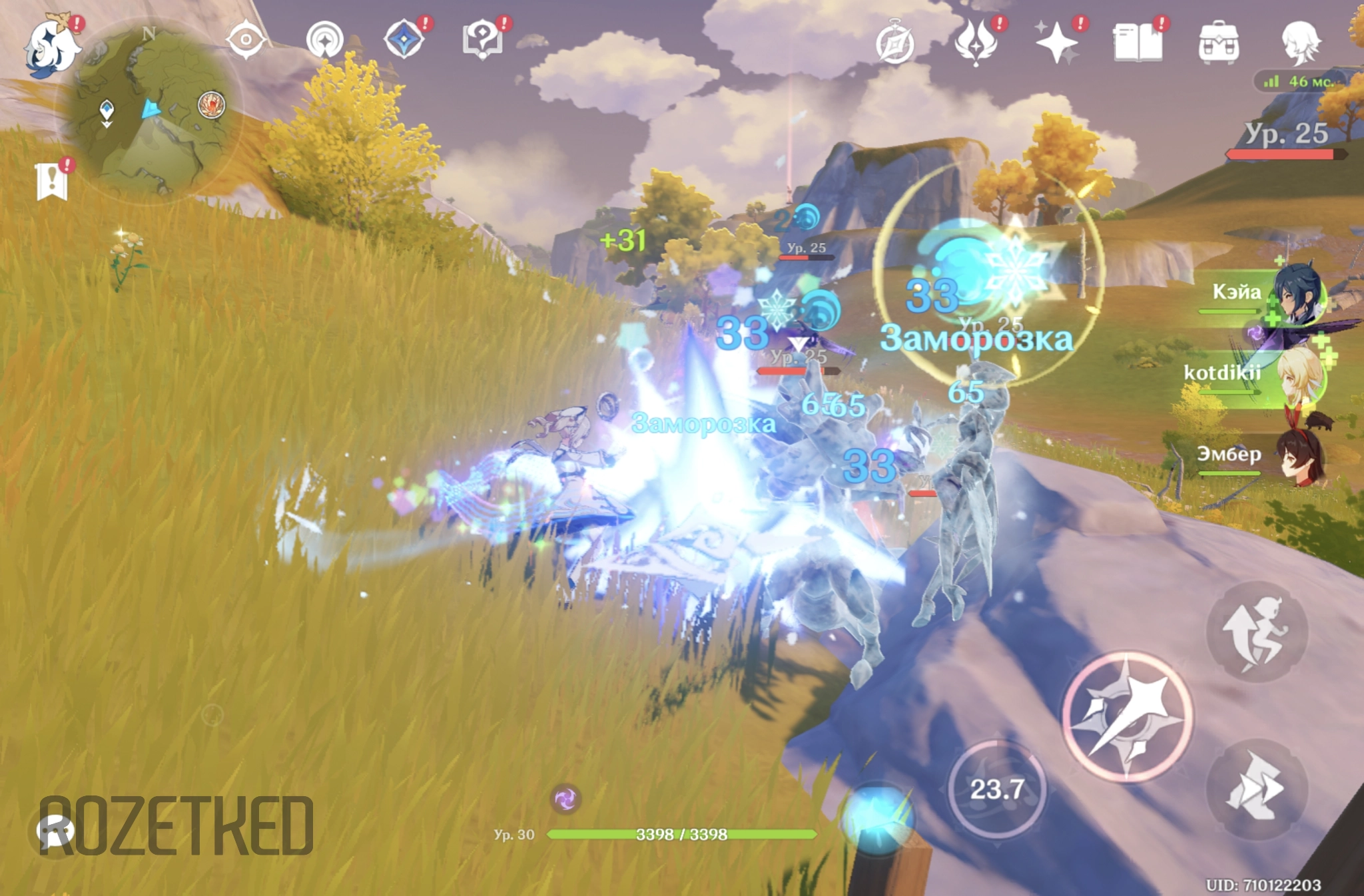1364x896 pixels.
Task: Tap the sprint dash button
Action: [1257, 789]
